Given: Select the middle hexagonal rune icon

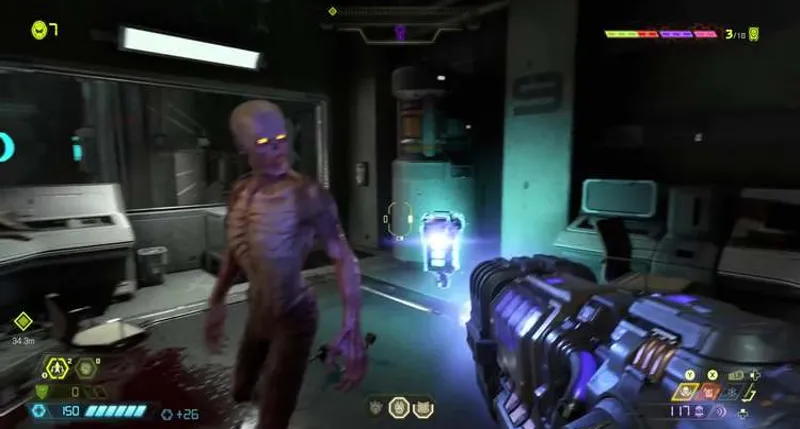Looking at the screenshot, I should (398, 407).
